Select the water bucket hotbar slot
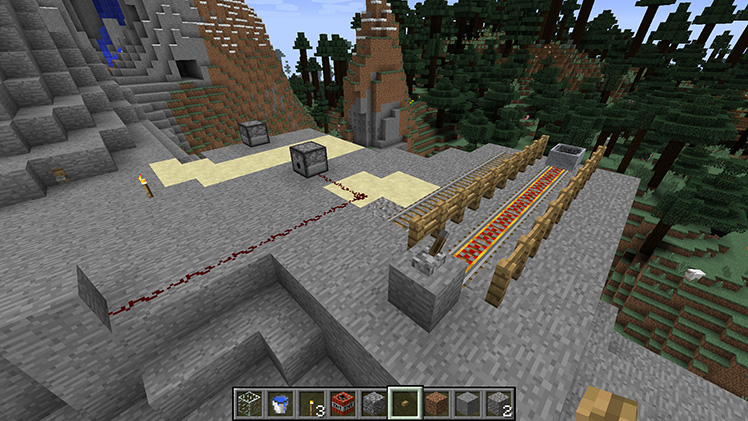Image resolution: width=748 pixels, height=421 pixels. [x=282, y=402]
